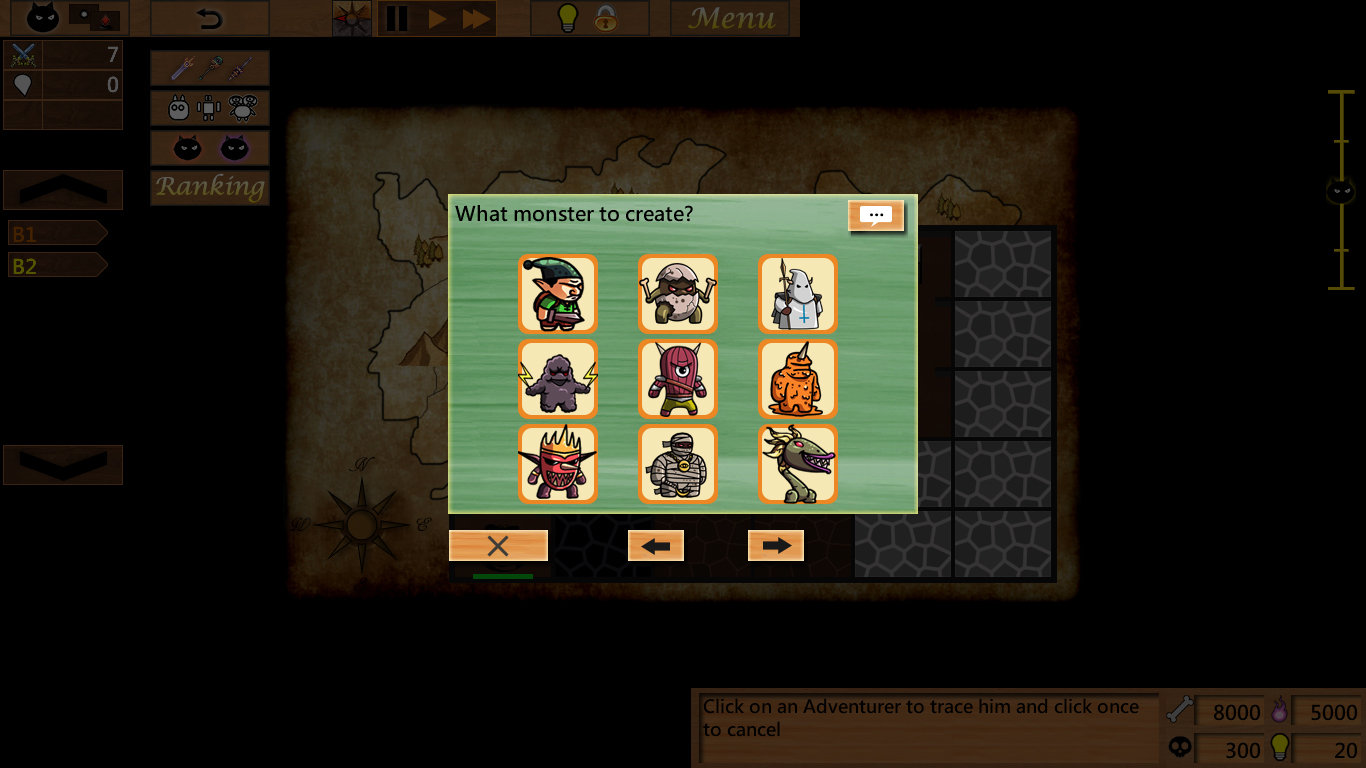Select the egg-hatchling monster in the creation dialog
The width and height of the screenshot is (1366, 768).
[x=677, y=293]
